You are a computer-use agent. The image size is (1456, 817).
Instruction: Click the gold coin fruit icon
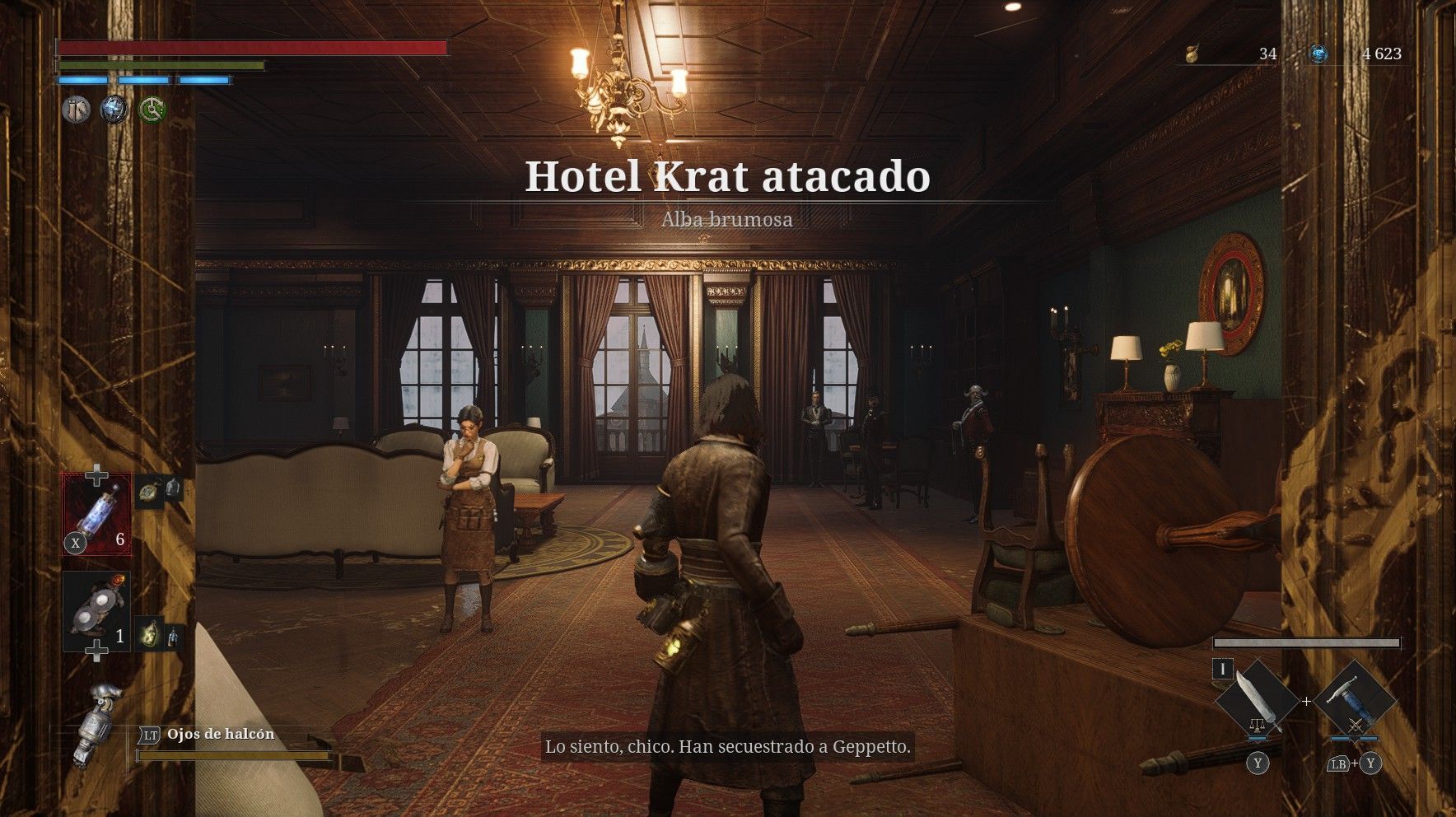click(x=1191, y=54)
